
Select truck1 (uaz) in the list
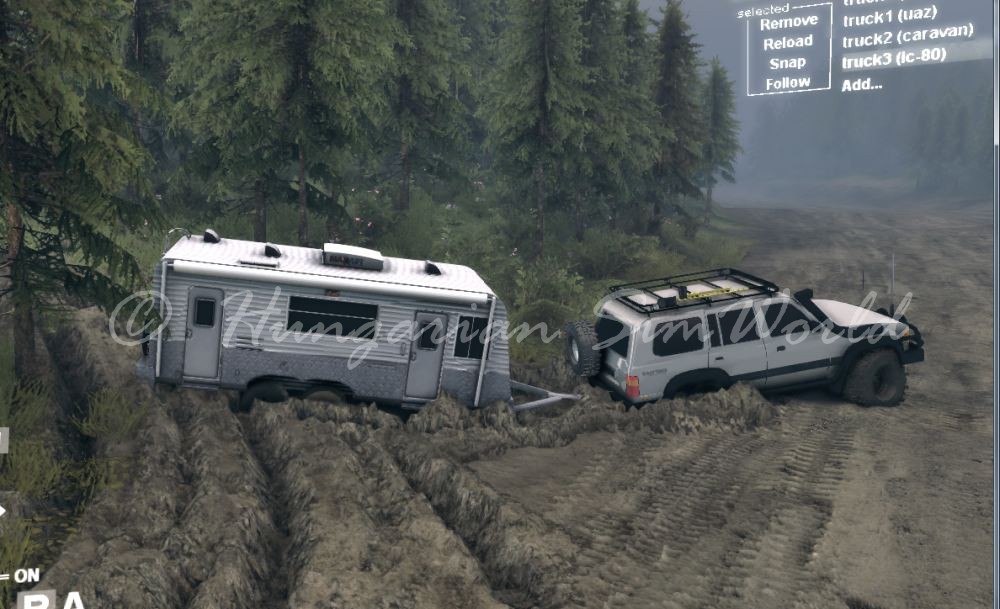889,18
